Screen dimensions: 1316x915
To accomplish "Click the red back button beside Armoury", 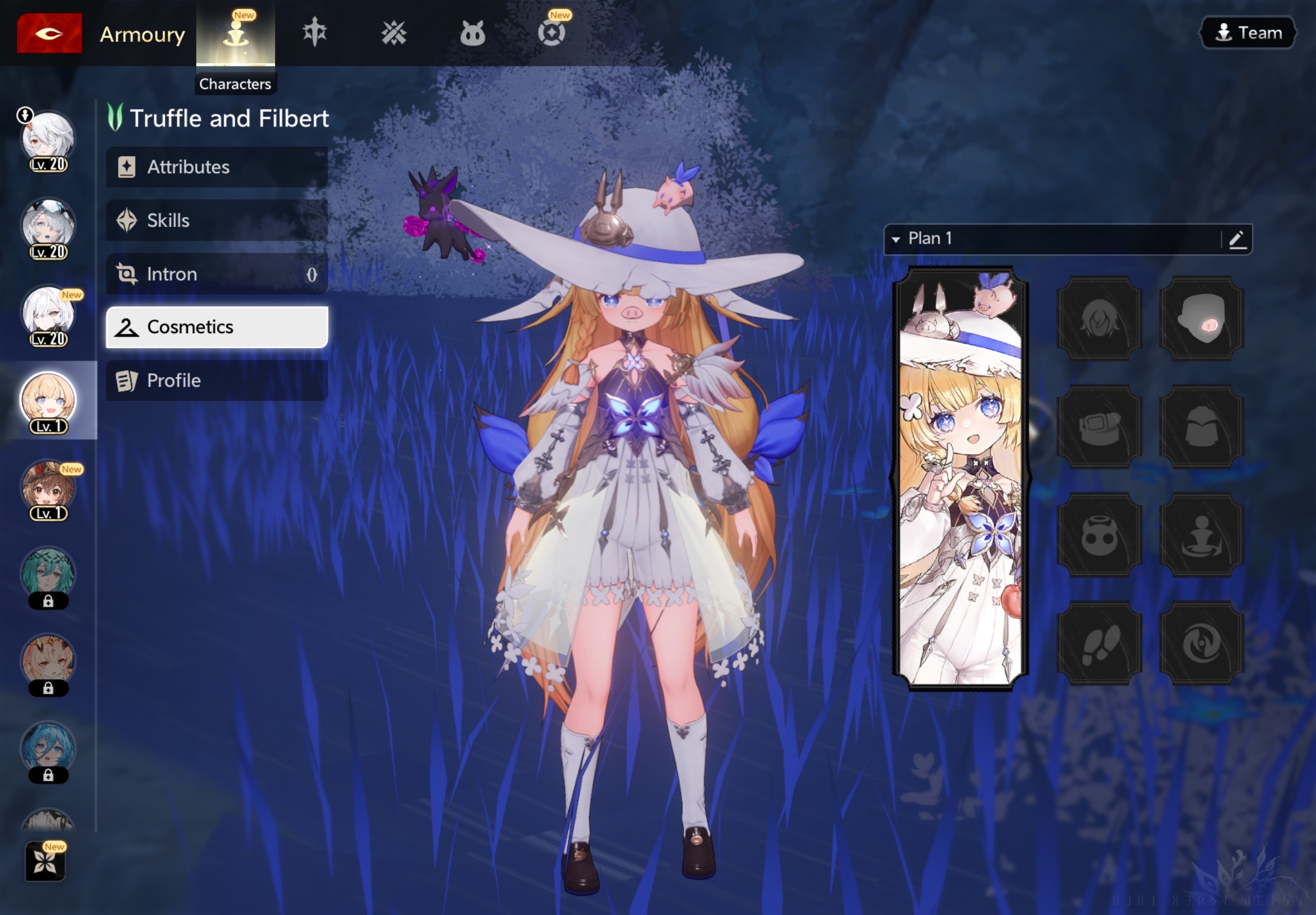I will point(49,33).
